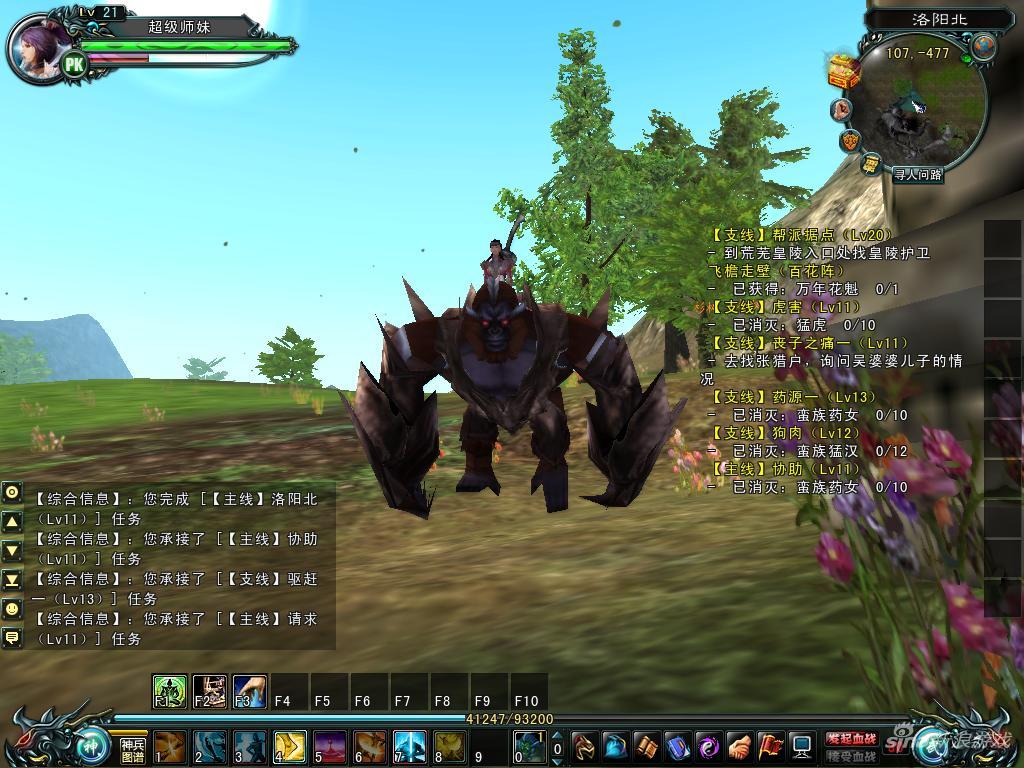Viewport: 1024px width, 768px height.
Task: Click the 发起血战 blood battle button
Action: click(850, 738)
